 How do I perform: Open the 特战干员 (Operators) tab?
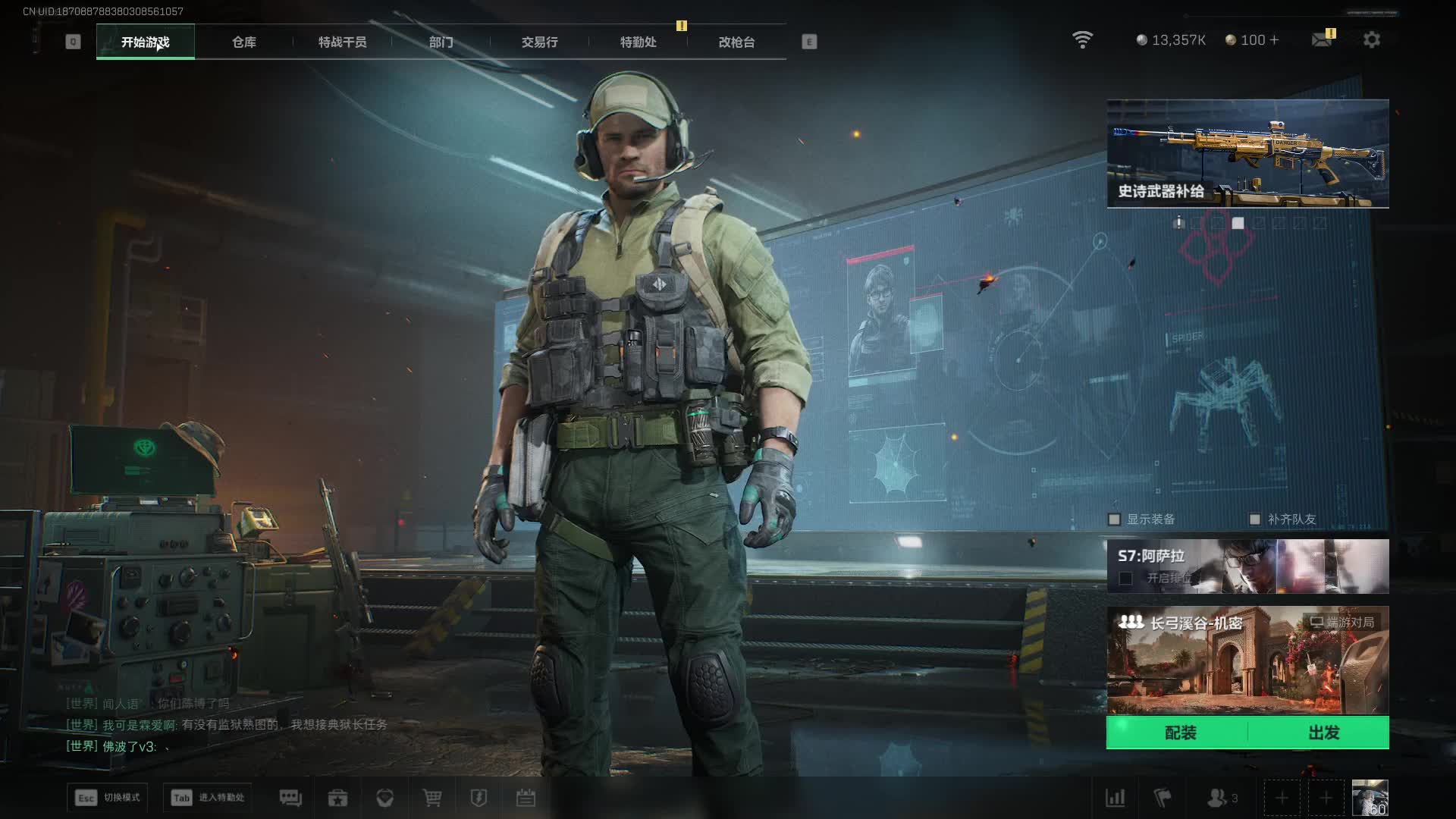pyautogui.click(x=342, y=42)
